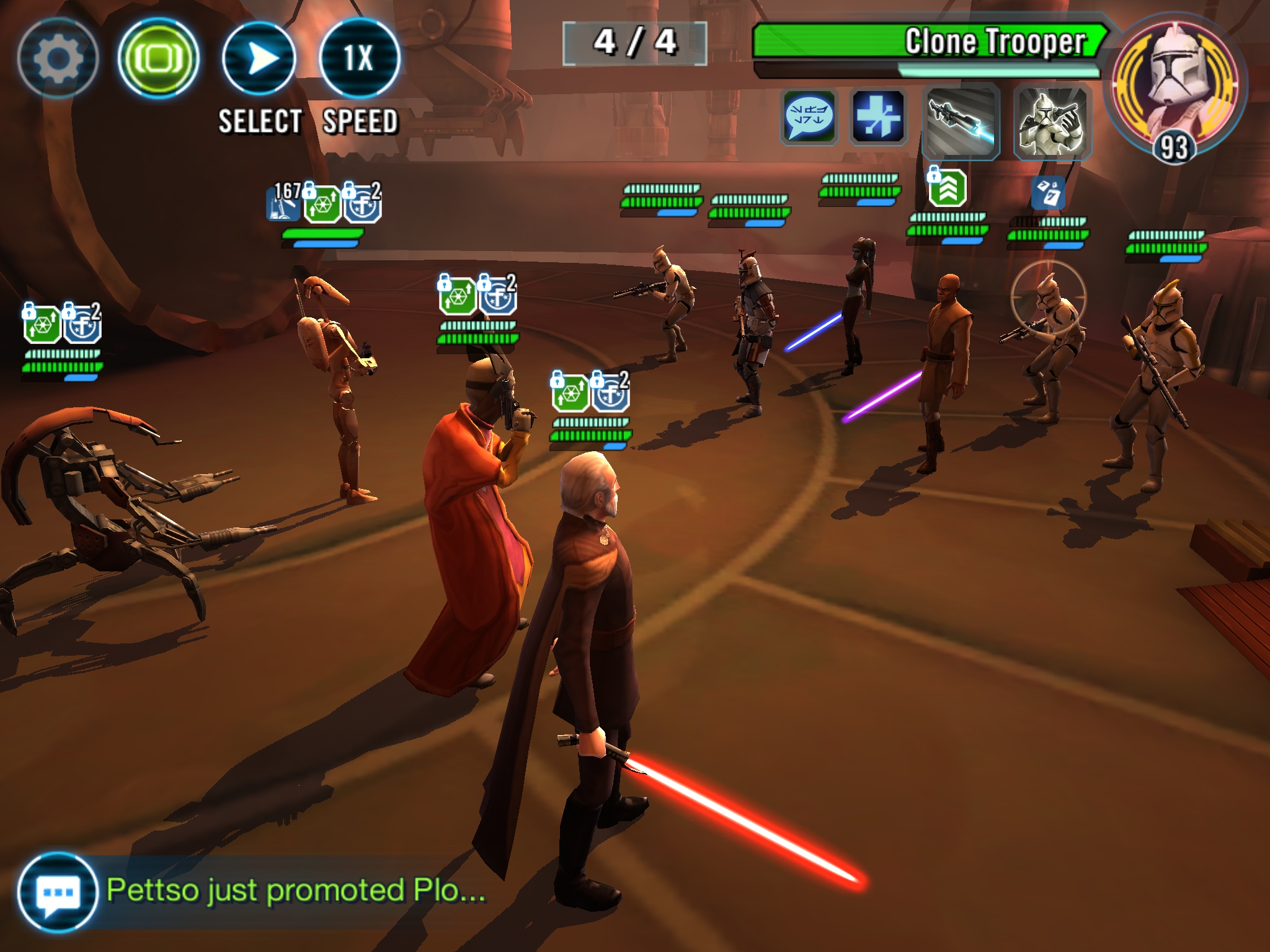
Task: Read the Pettso promotion chat message
Action: pyautogui.click(x=296, y=891)
